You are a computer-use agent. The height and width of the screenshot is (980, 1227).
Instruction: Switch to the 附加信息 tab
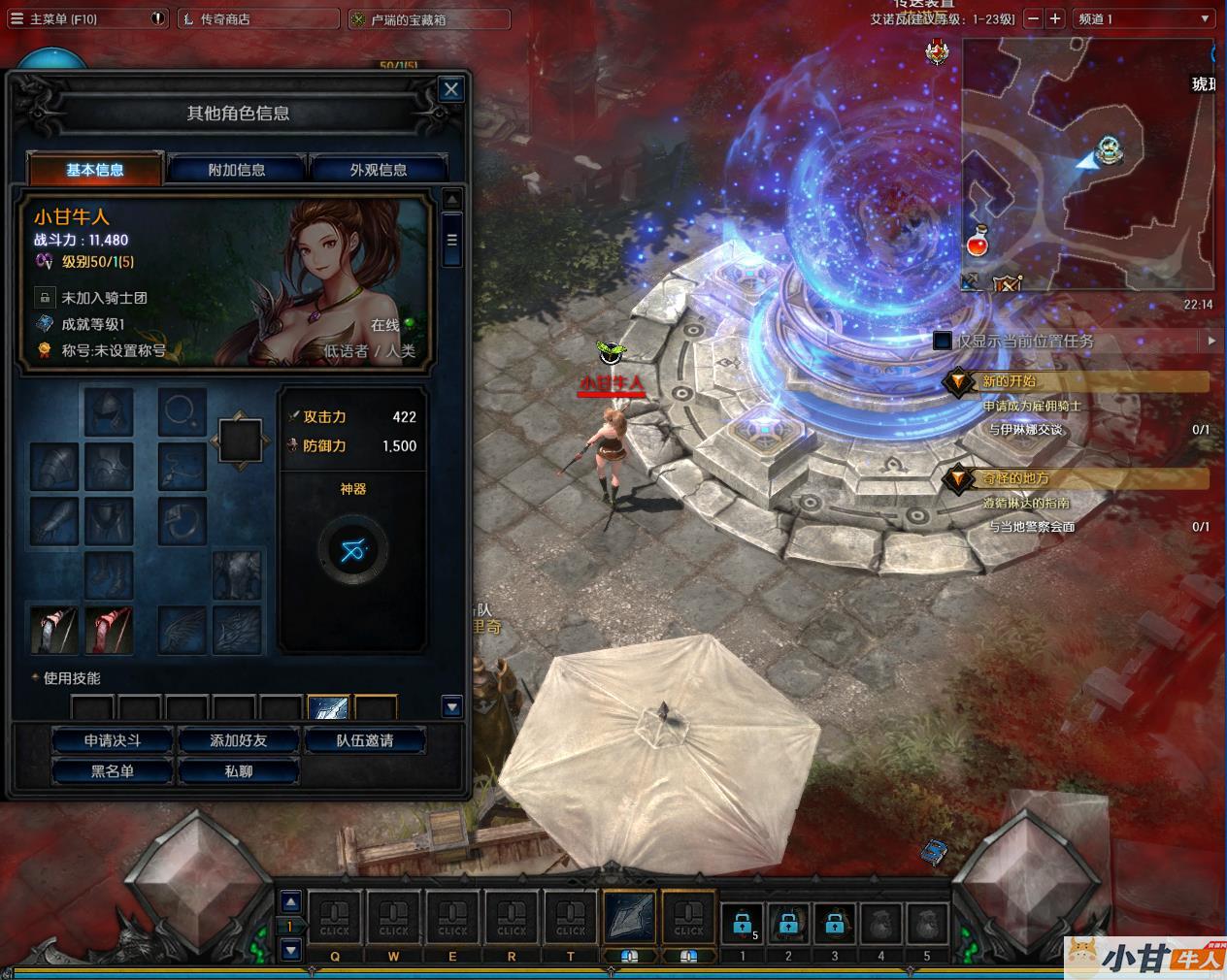[237, 170]
